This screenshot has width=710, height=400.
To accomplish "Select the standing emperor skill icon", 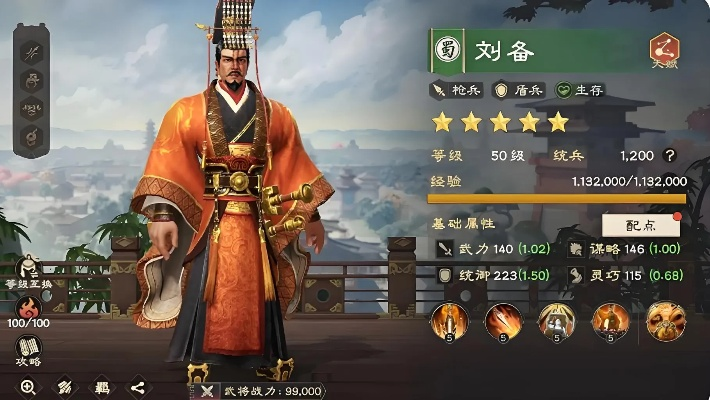I will (609, 320).
